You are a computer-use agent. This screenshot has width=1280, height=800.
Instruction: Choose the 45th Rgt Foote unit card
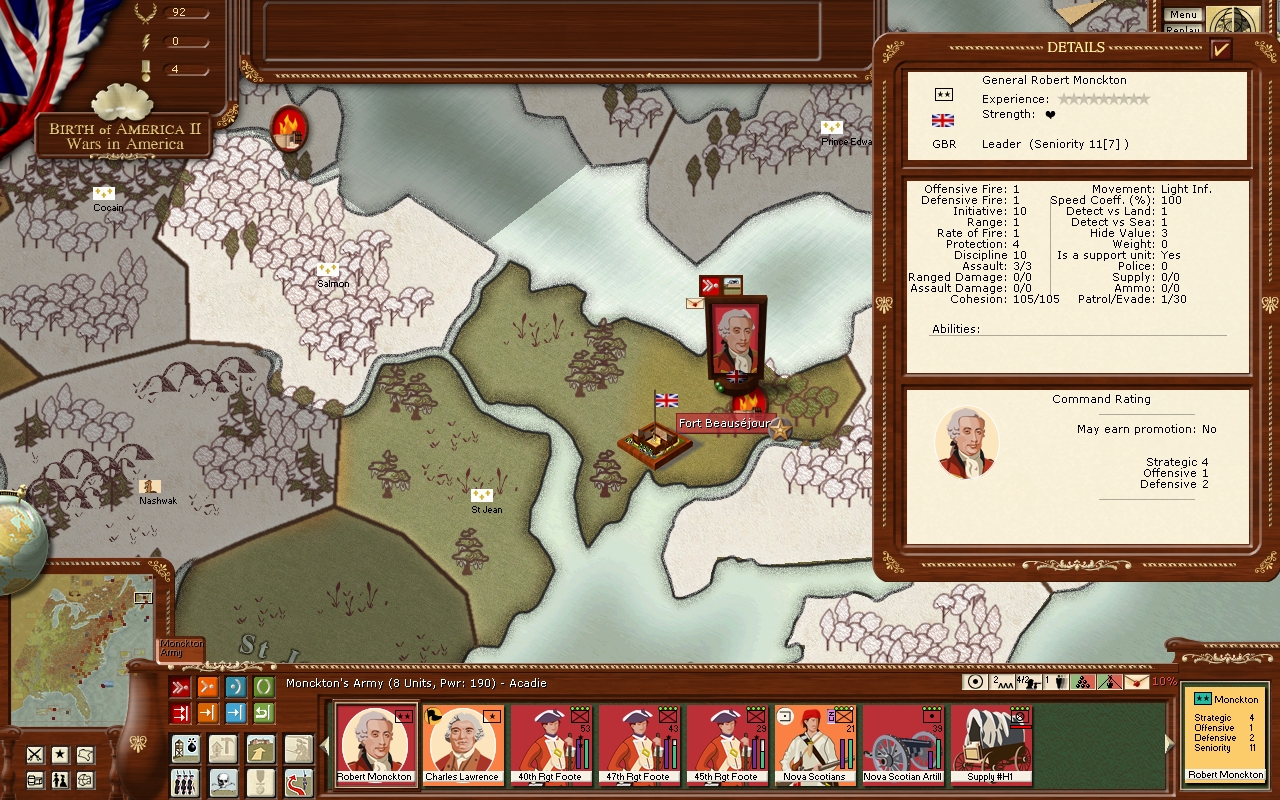[x=726, y=745]
